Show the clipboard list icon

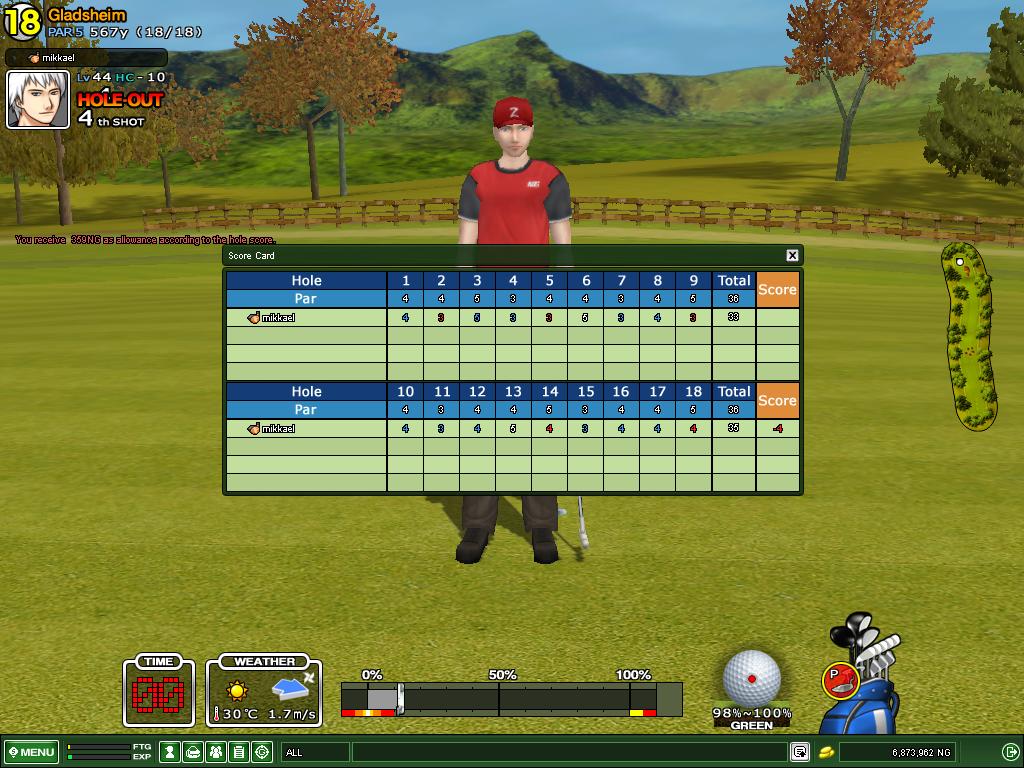[x=239, y=752]
